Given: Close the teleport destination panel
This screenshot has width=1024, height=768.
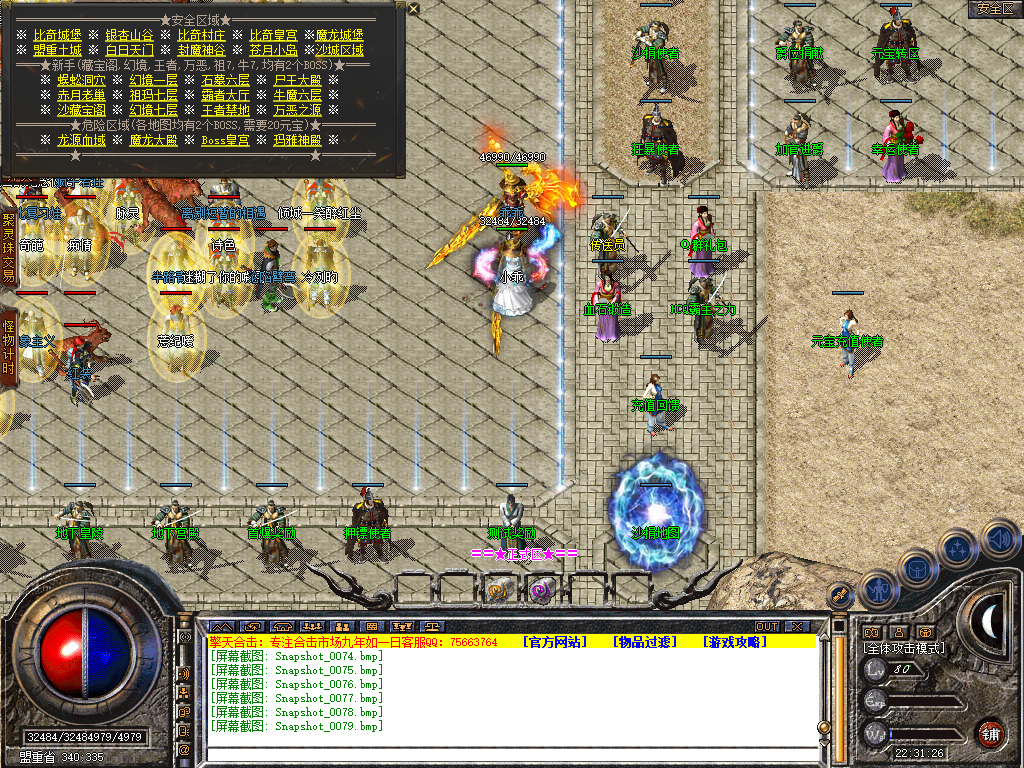Looking at the screenshot, I should point(414,9).
